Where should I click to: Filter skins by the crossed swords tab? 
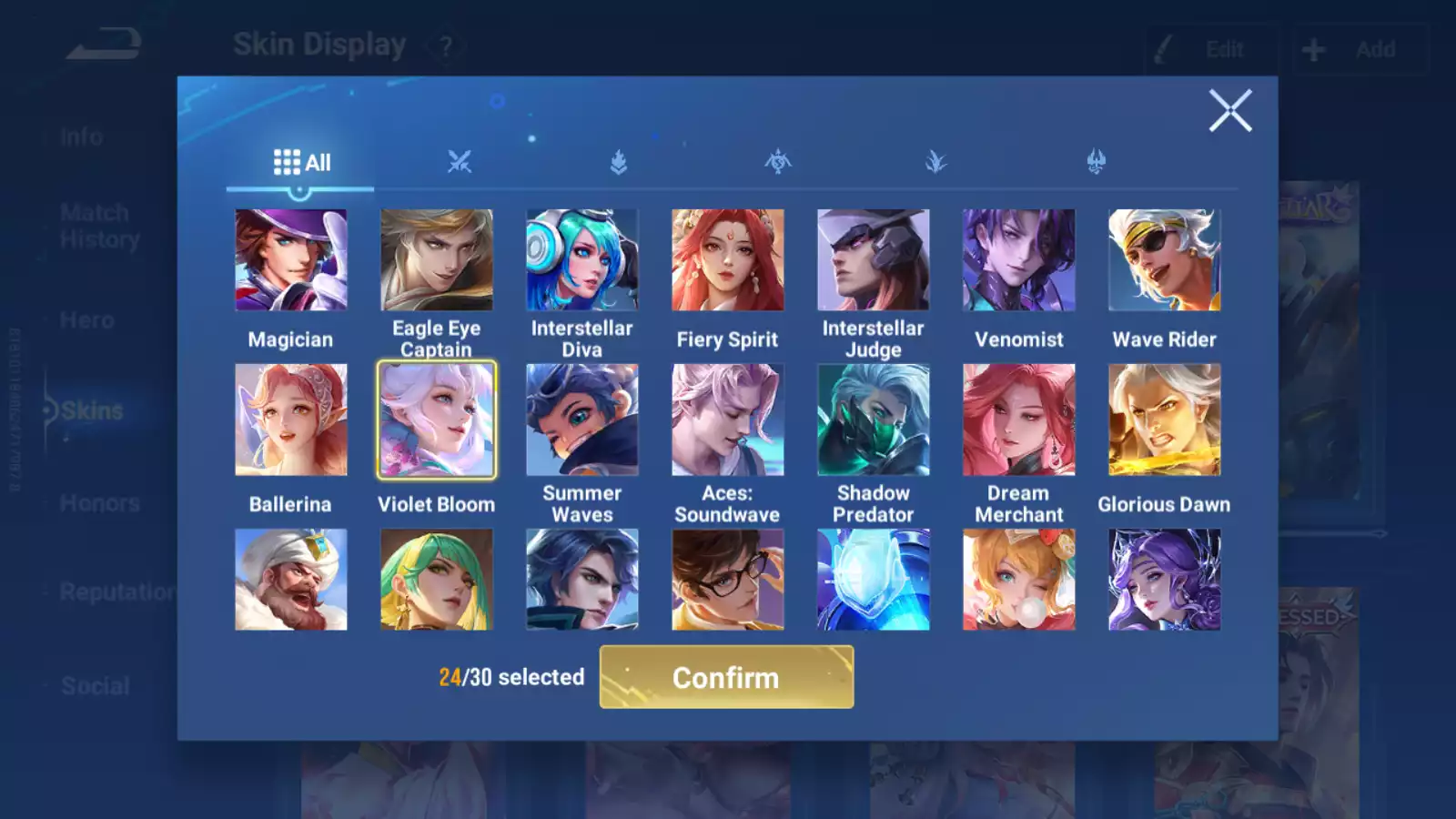[460, 163]
